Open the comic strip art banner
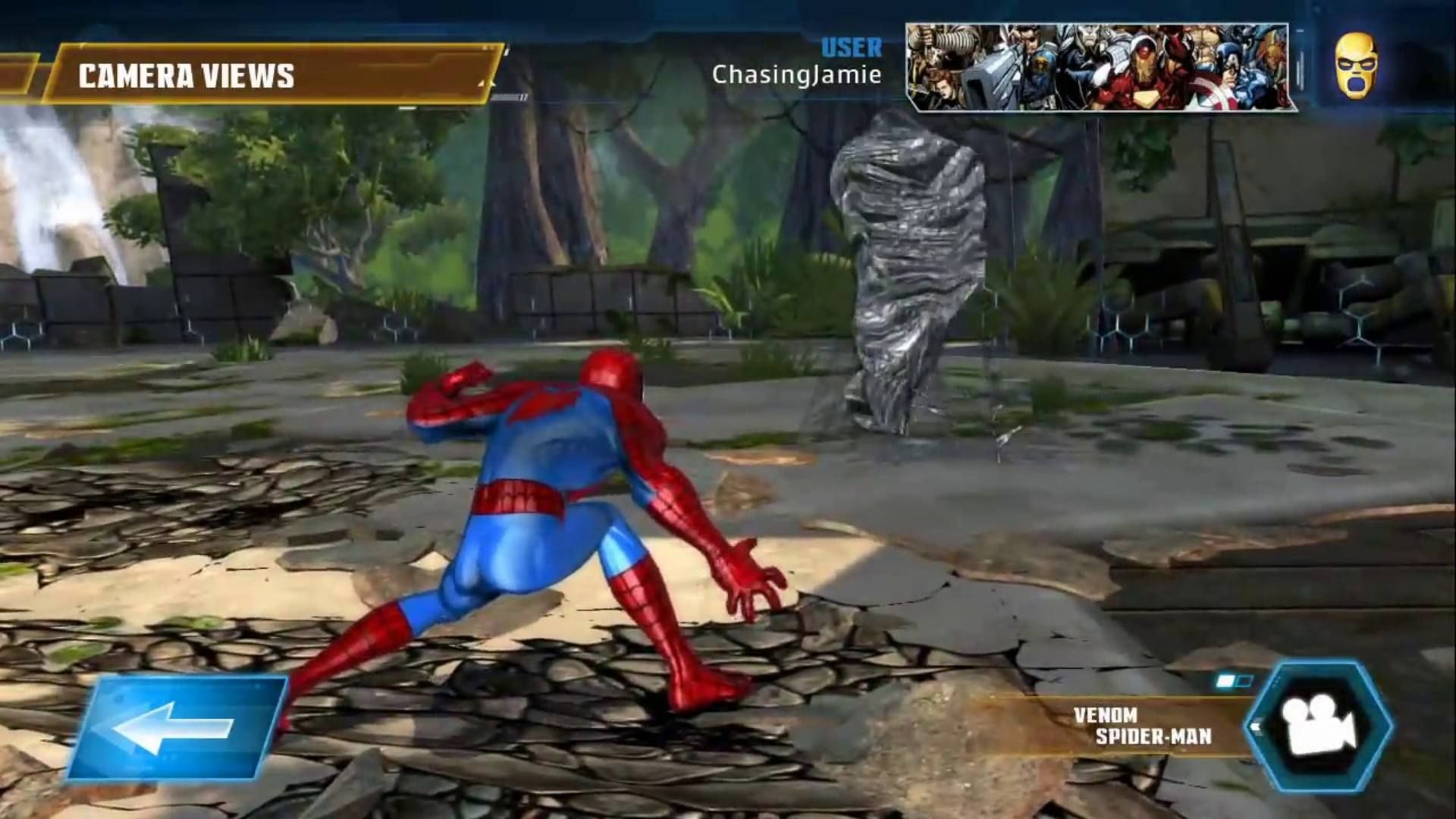1456x819 pixels. click(1100, 64)
